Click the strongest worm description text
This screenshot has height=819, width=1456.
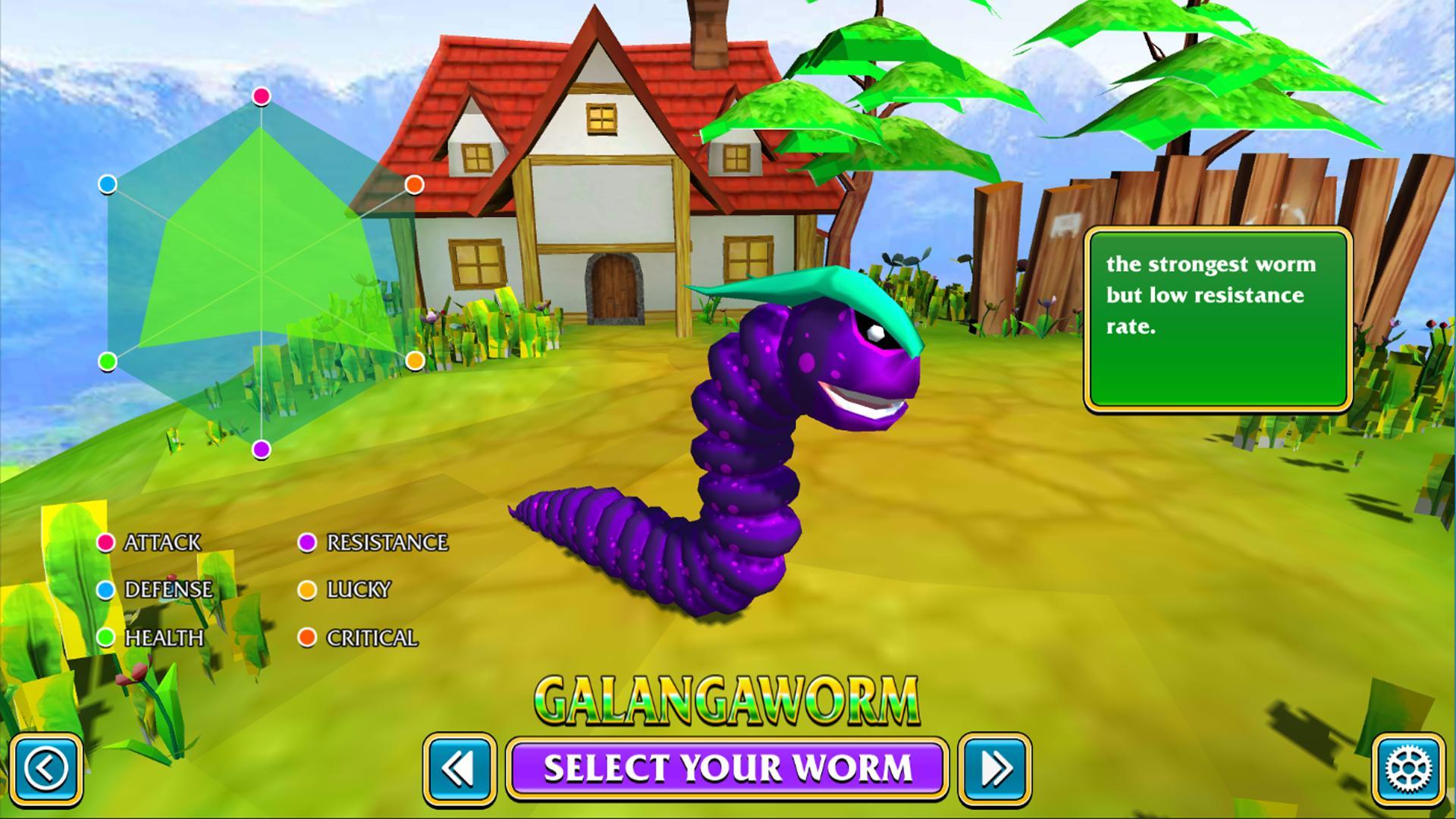tap(1213, 296)
